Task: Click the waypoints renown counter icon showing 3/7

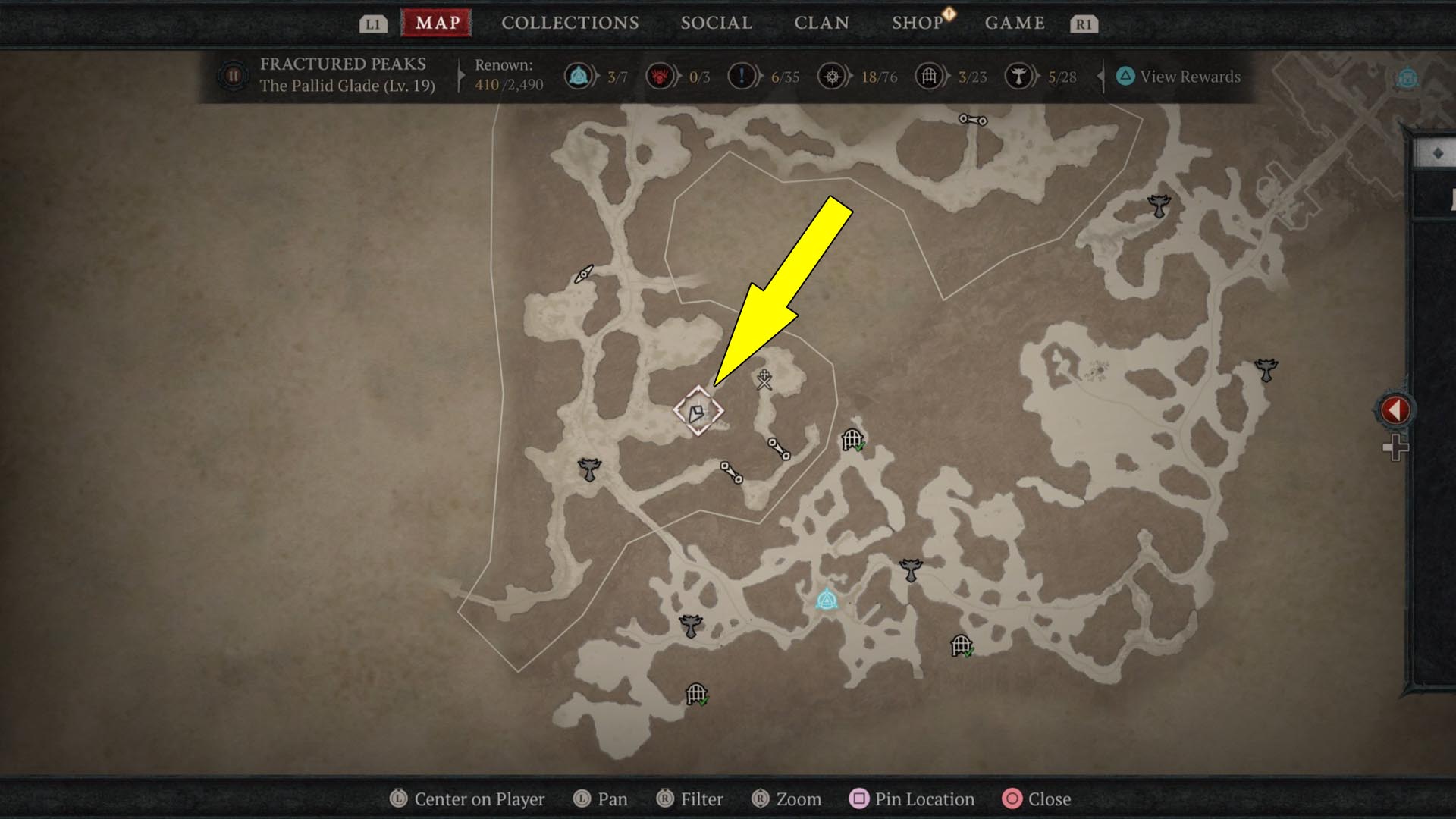Action: point(578,76)
